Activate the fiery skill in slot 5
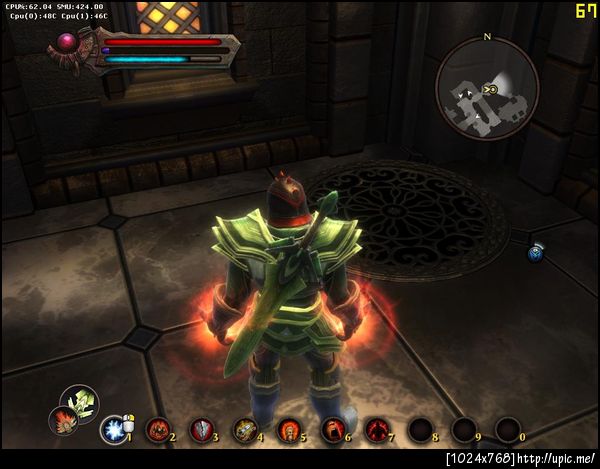 [289, 430]
